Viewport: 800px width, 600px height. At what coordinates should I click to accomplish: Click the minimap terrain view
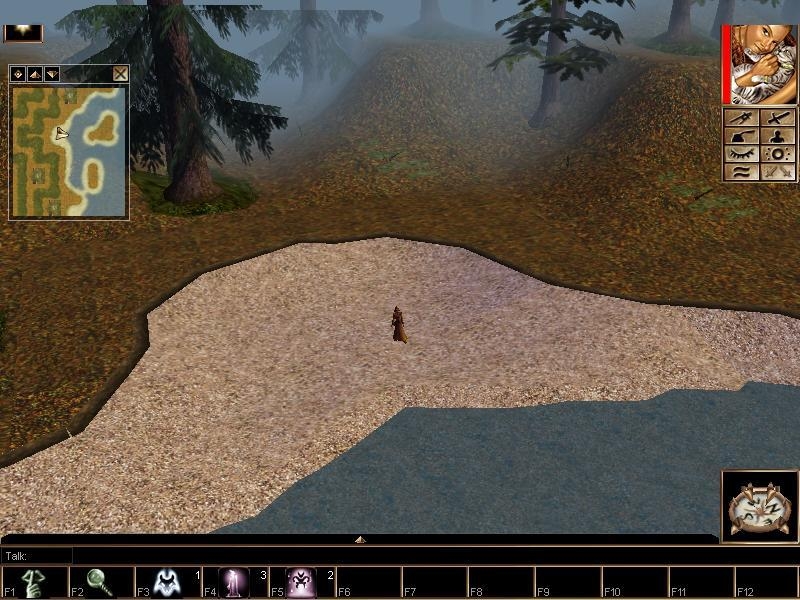69,151
